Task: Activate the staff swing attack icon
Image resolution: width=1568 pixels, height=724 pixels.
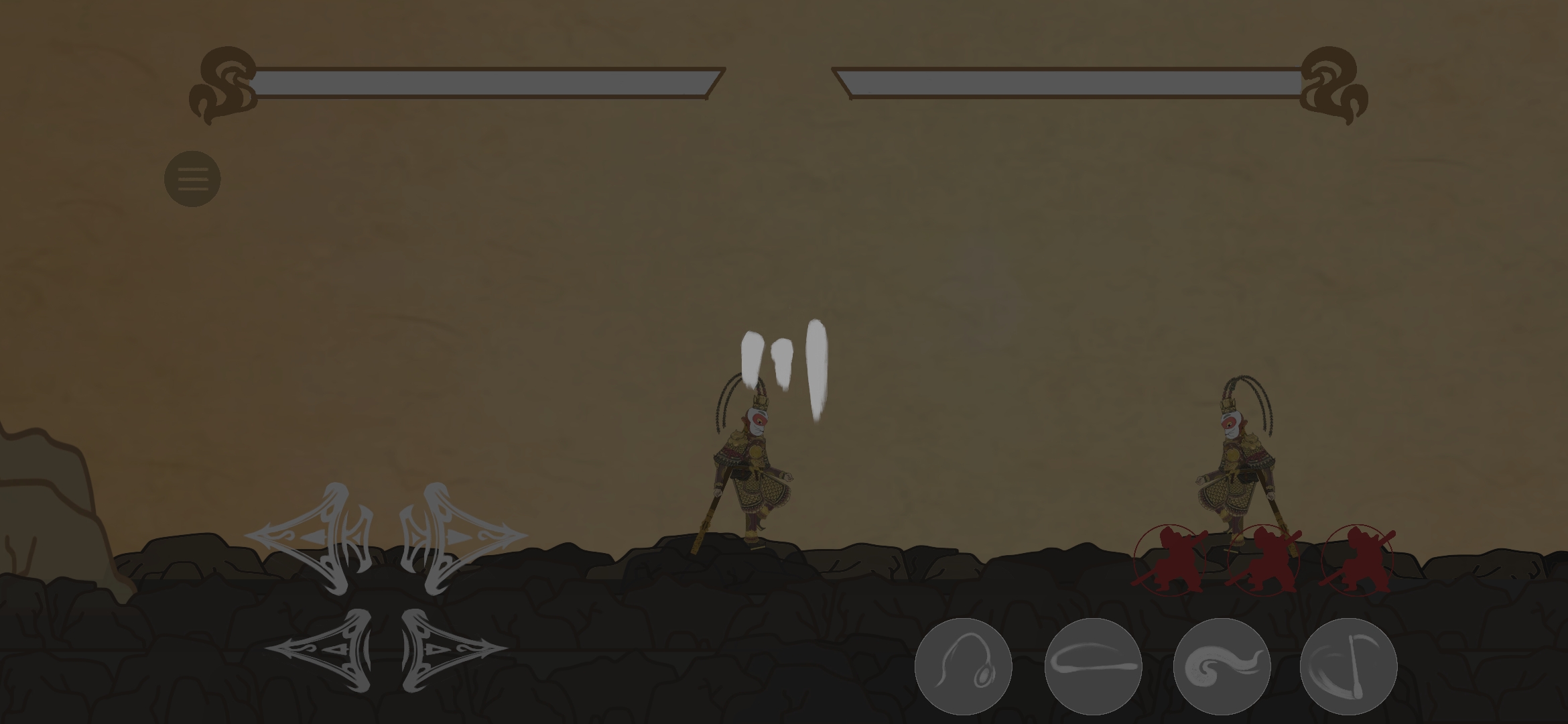Action: click(x=1348, y=666)
